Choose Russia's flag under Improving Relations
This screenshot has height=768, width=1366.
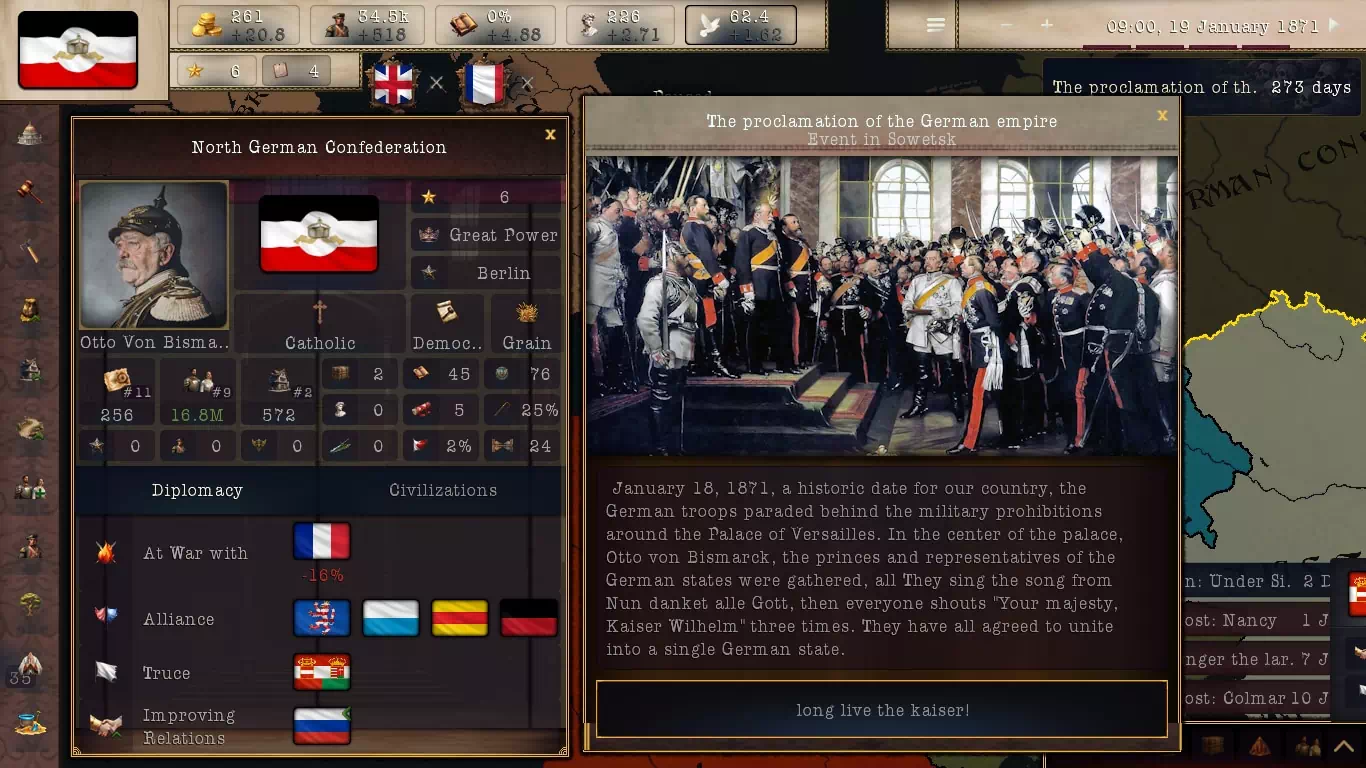[x=322, y=726]
